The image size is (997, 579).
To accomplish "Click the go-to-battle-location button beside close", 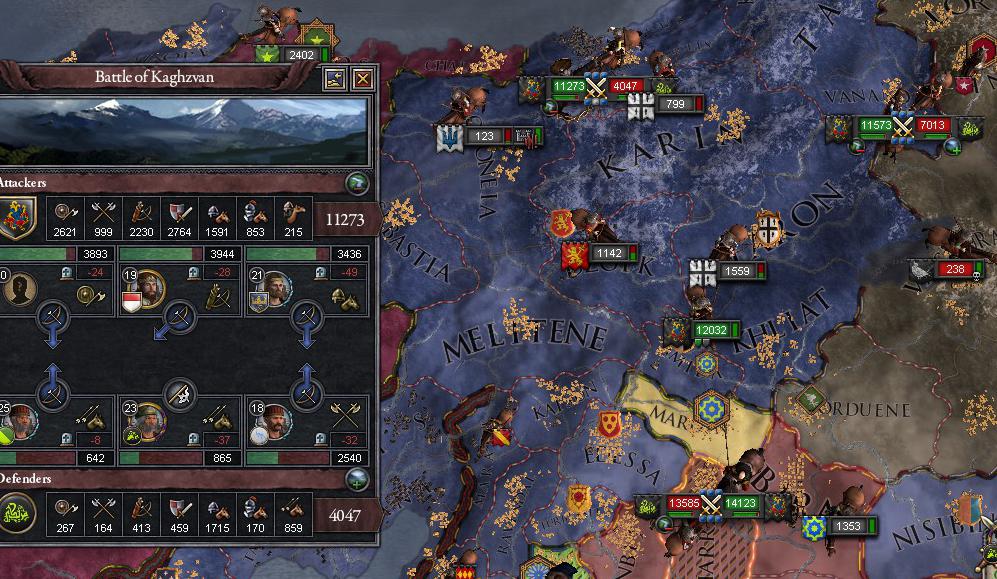I will 335,79.
